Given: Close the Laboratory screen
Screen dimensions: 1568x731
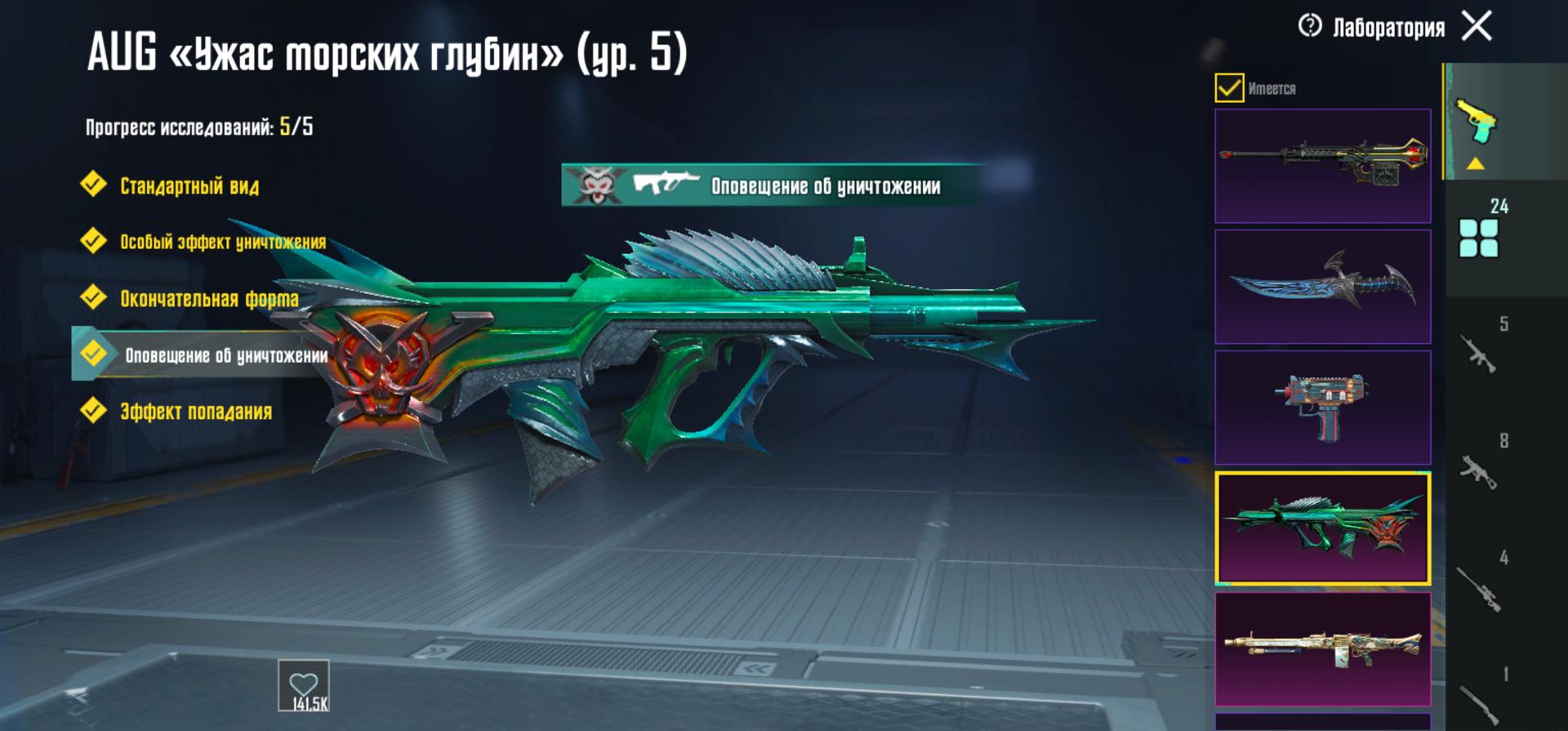Looking at the screenshot, I should [1477, 26].
